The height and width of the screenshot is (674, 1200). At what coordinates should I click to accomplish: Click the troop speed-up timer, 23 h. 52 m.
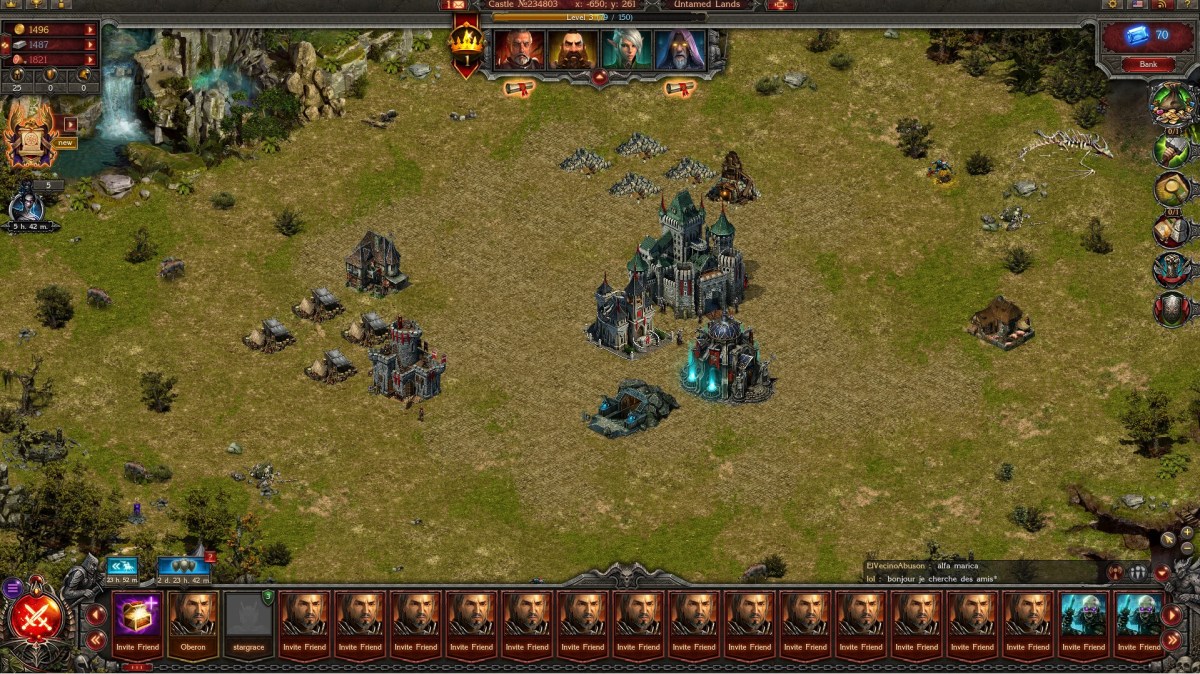click(122, 569)
